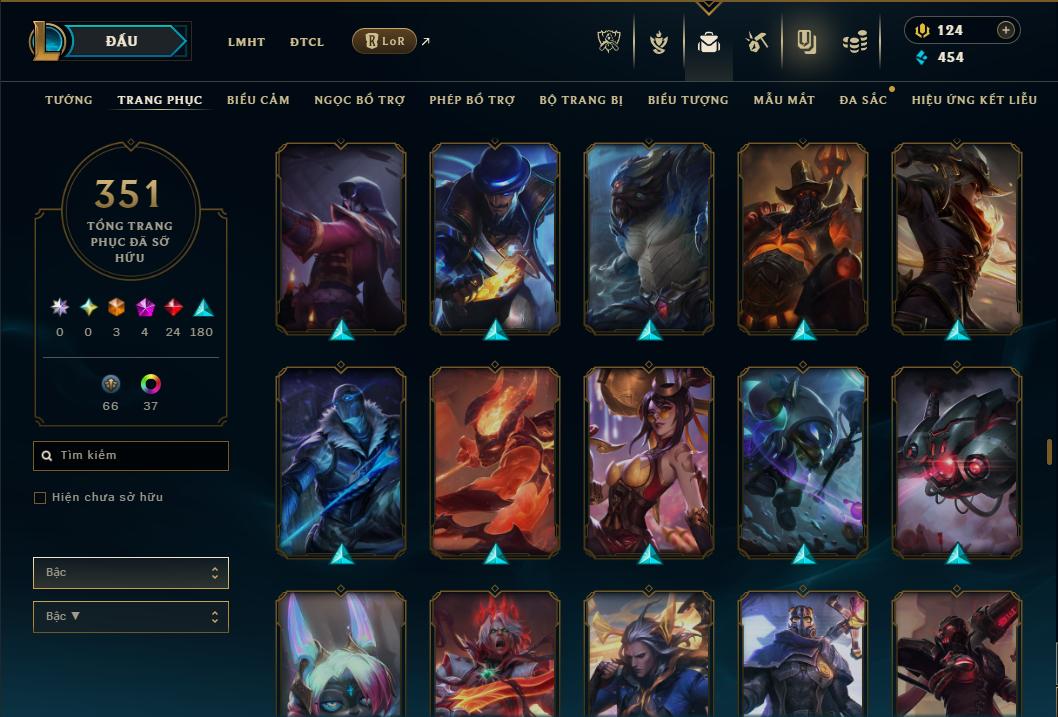Show the BỘ TRANG BỊ tab
Image resolution: width=1058 pixels, height=717 pixels.
pyautogui.click(x=581, y=100)
